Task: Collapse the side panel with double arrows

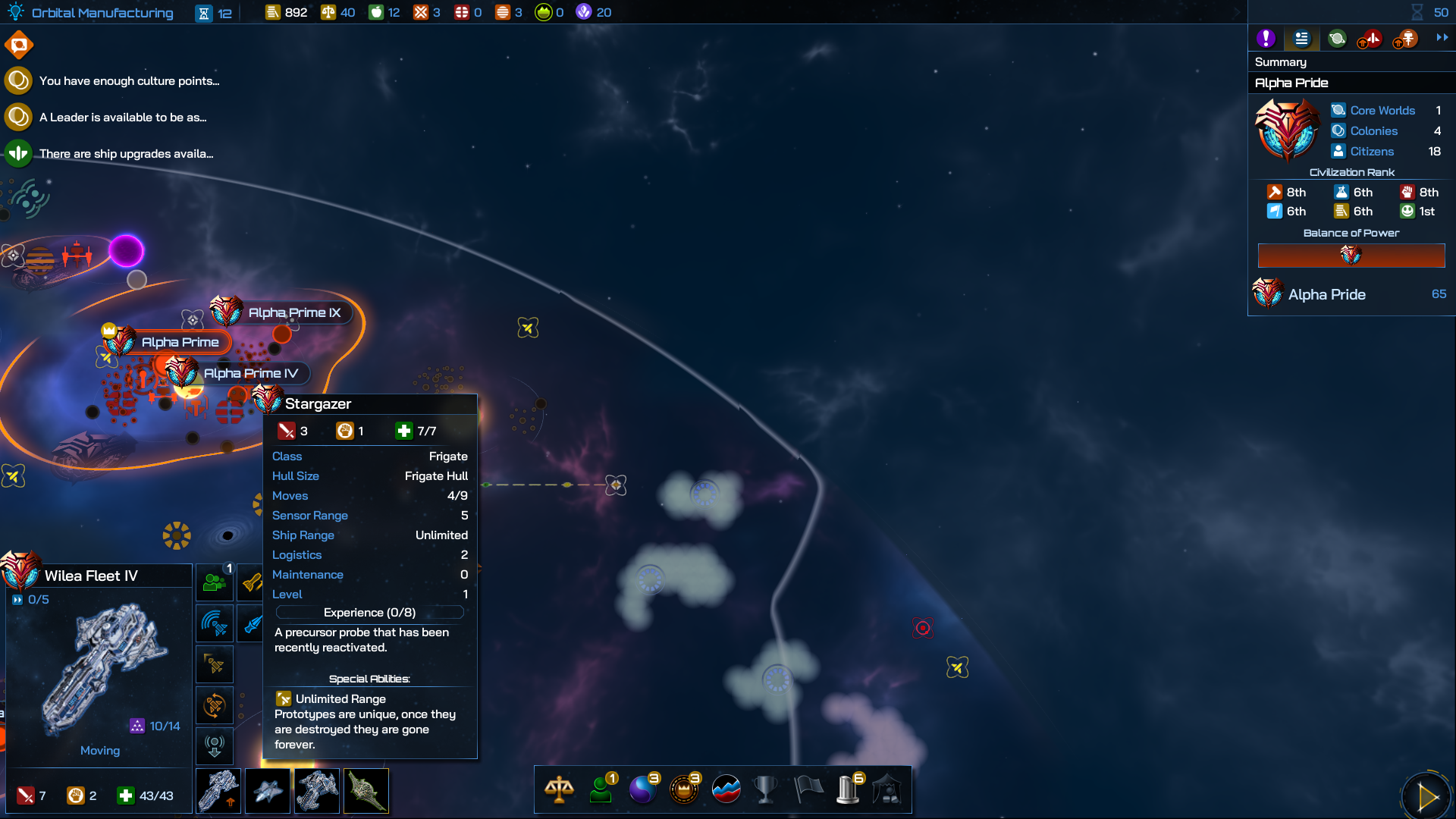Action: pyautogui.click(x=1442, y=37)
